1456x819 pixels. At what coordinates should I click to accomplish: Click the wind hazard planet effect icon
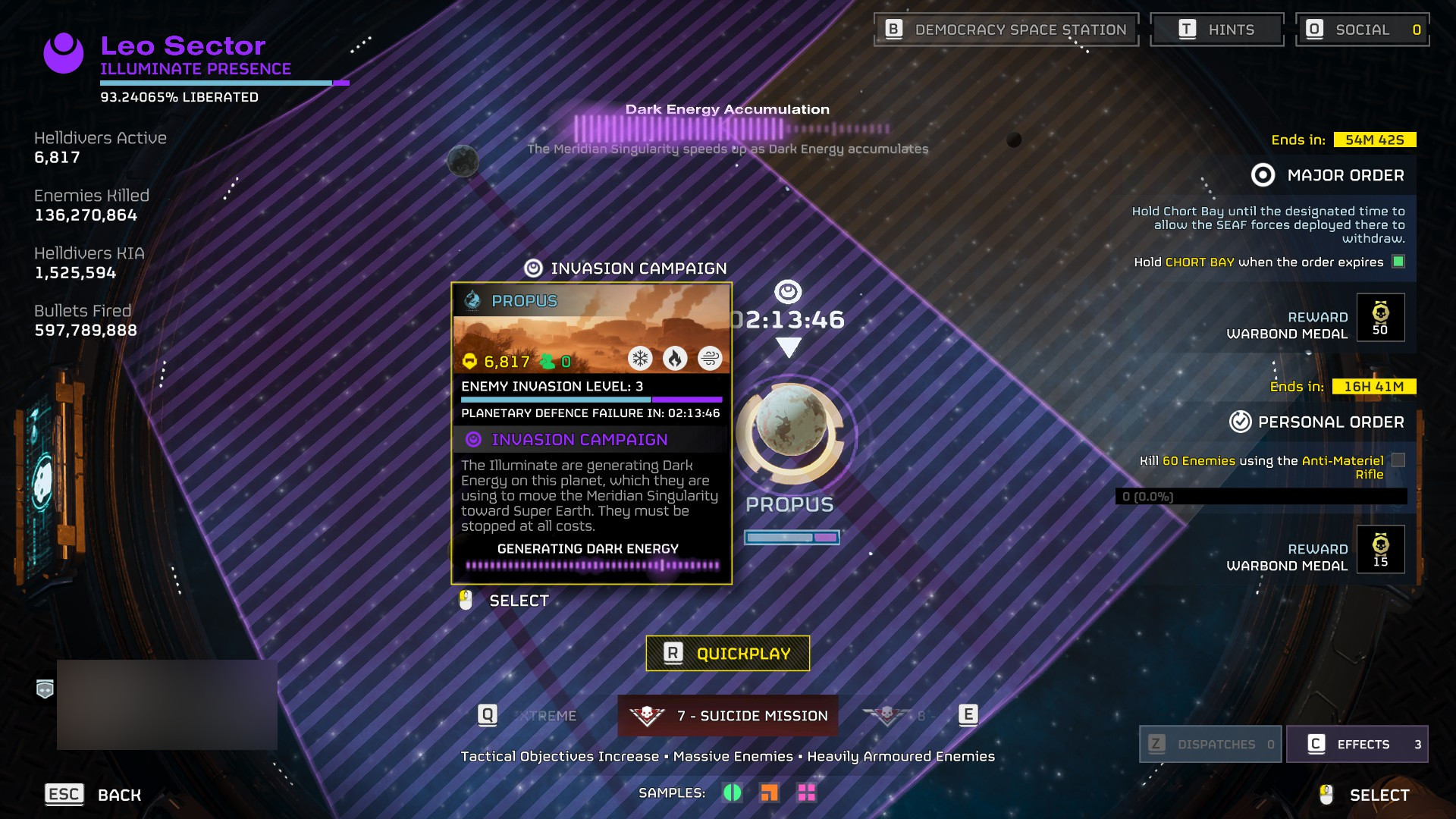pyautogui.click(x=710, y=359)
